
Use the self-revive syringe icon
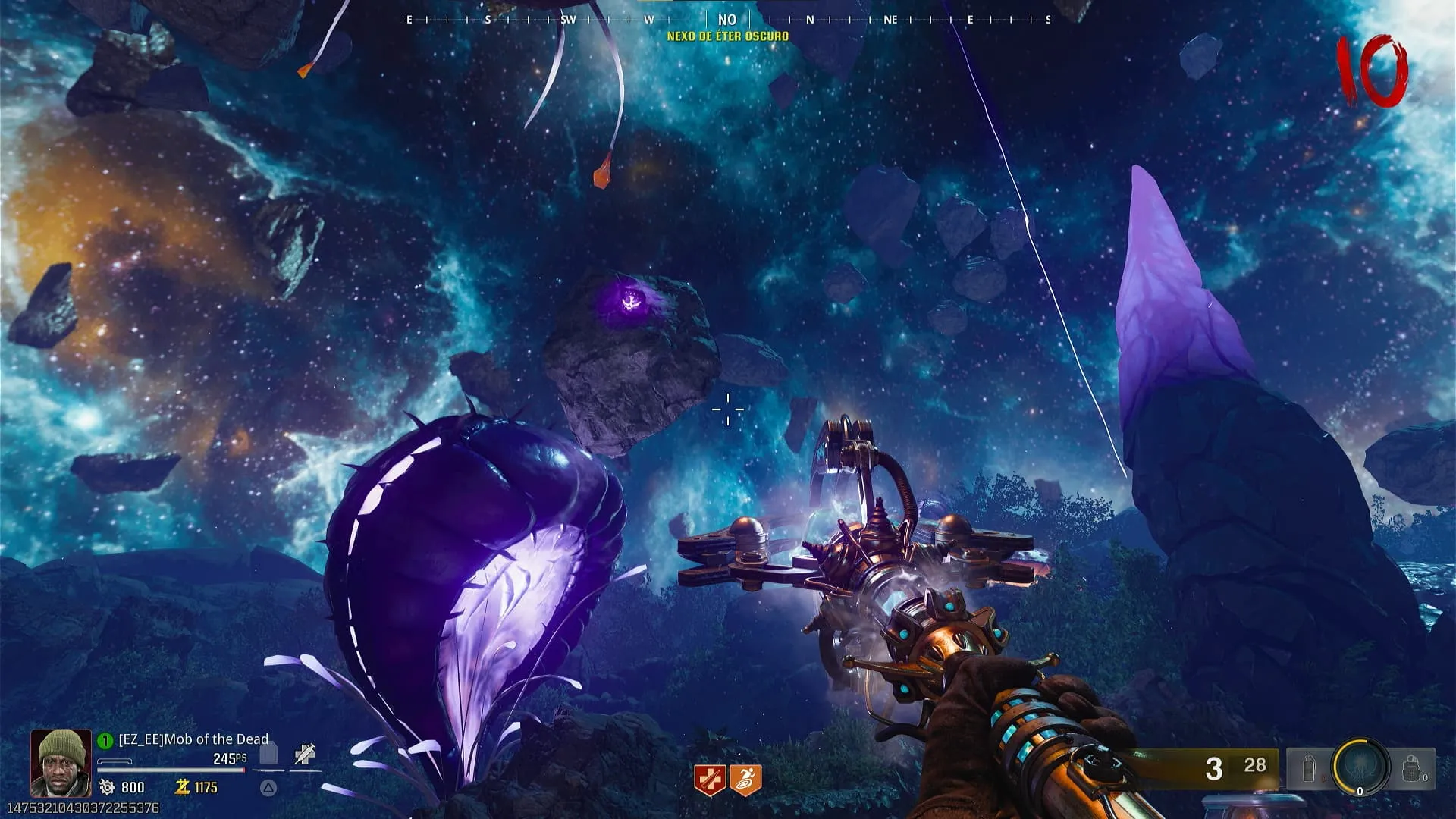tap(304, 755)
